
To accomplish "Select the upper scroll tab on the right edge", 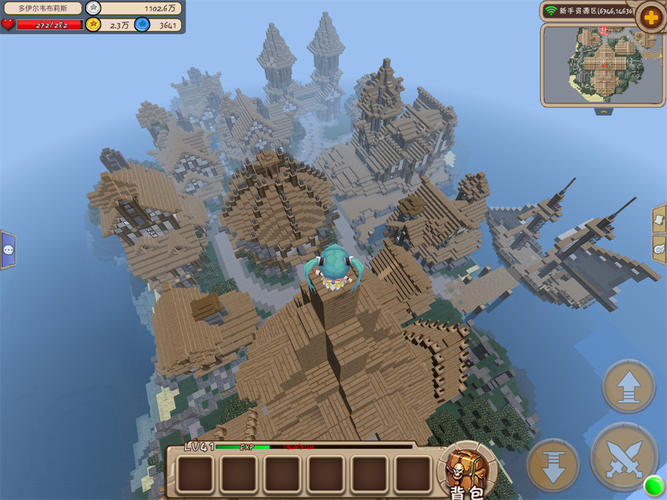I will [x=660, y=219].
